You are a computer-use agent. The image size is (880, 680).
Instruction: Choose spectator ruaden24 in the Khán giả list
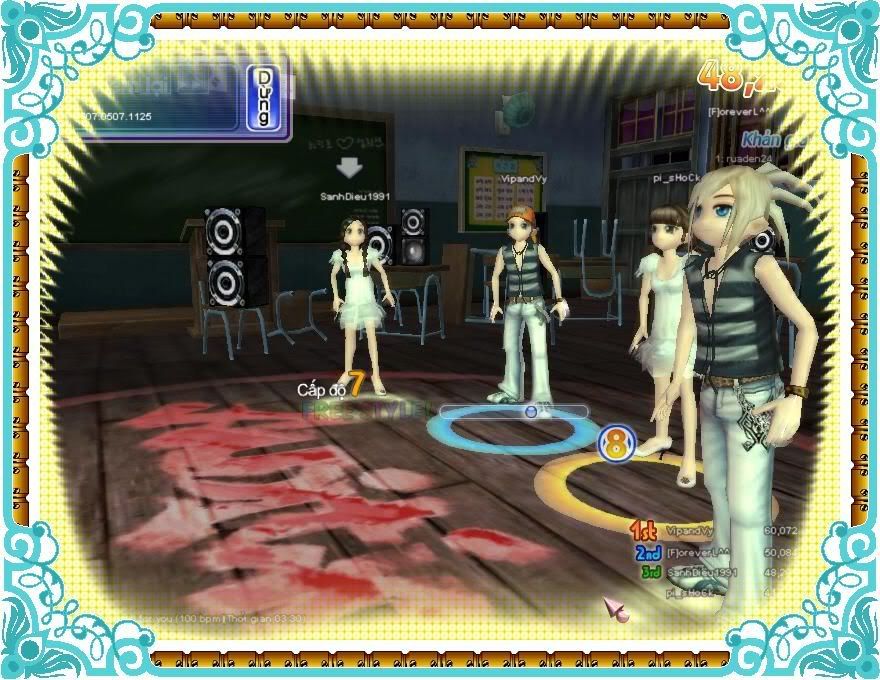pyautogui.click(x=747, y=158)
